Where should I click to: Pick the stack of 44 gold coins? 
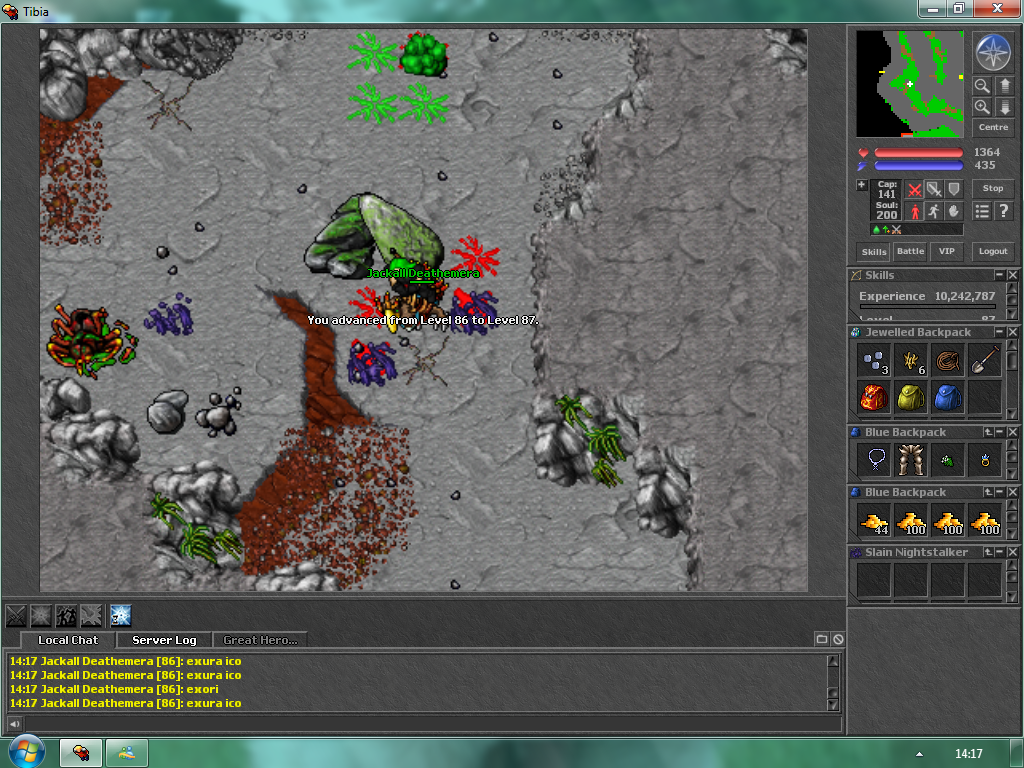coord(874,520)
